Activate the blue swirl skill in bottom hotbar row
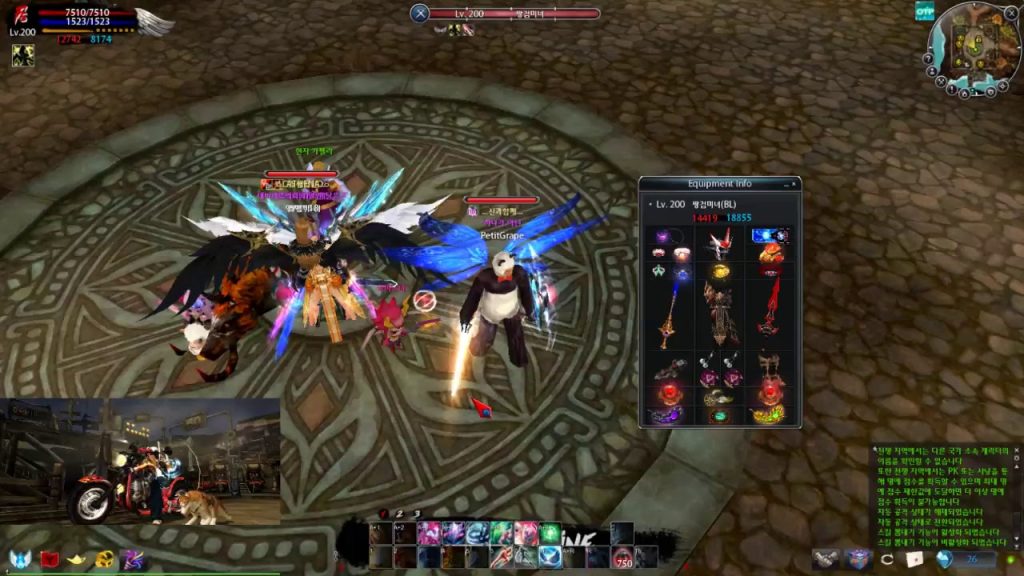Image resolution: width=1024 pixels, height=576 pixels. click(549, 557)
